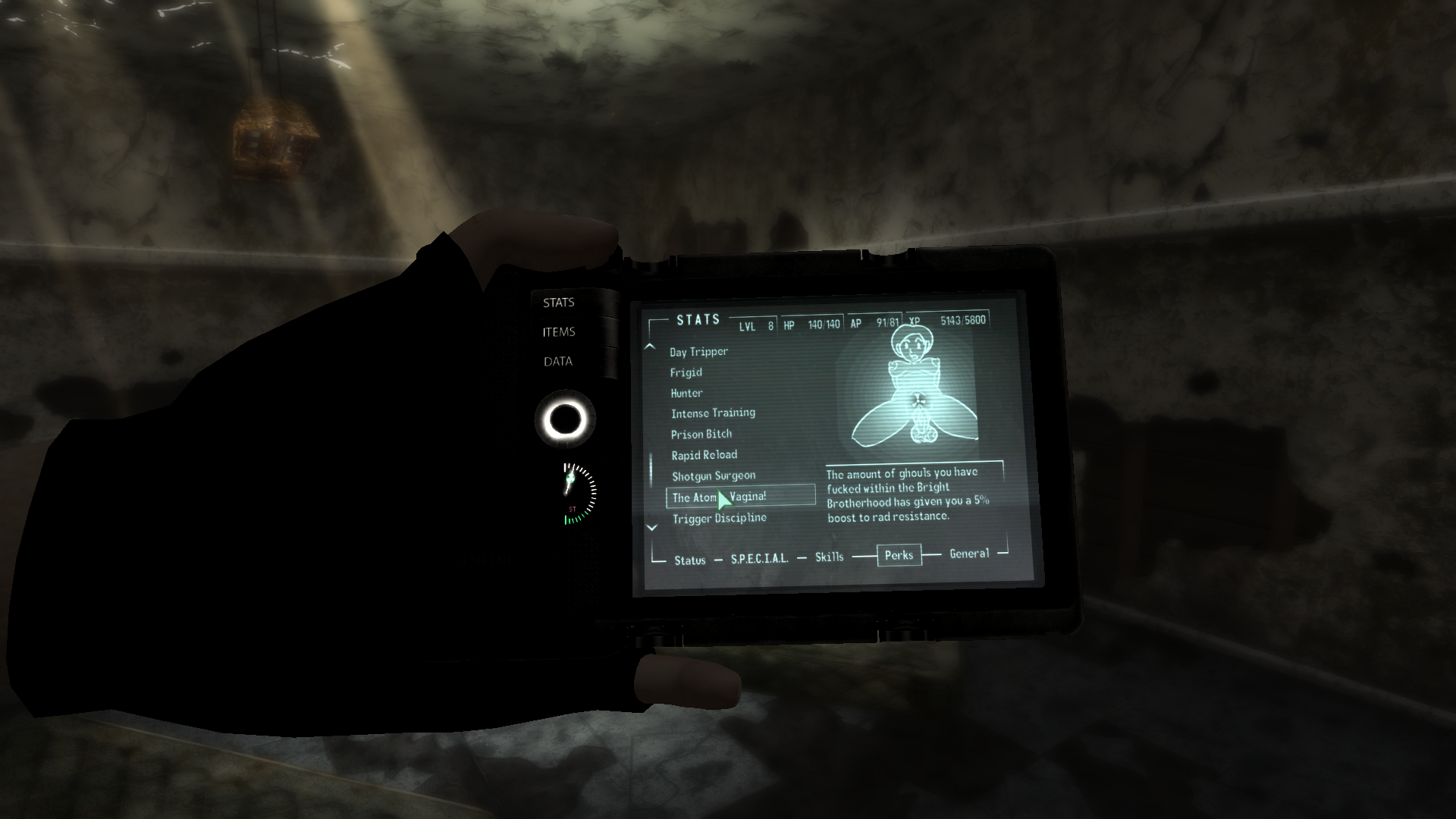The width and height of the screenshot is (1456, 819).
Task: Pick the Rapid Reload perk
Action: click(x=704, y=455)
